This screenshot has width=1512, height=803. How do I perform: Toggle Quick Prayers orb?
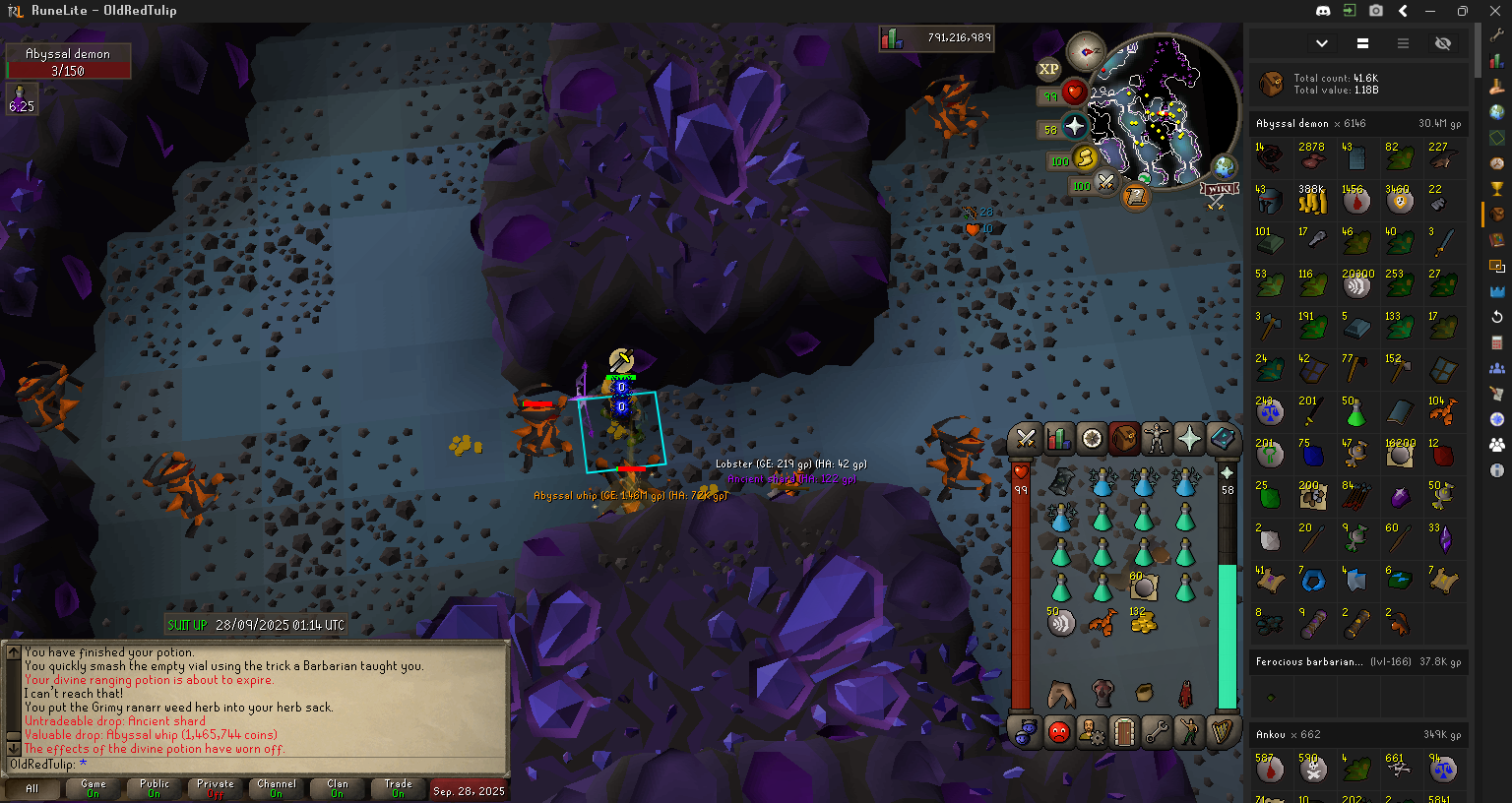pos(1073,127)
